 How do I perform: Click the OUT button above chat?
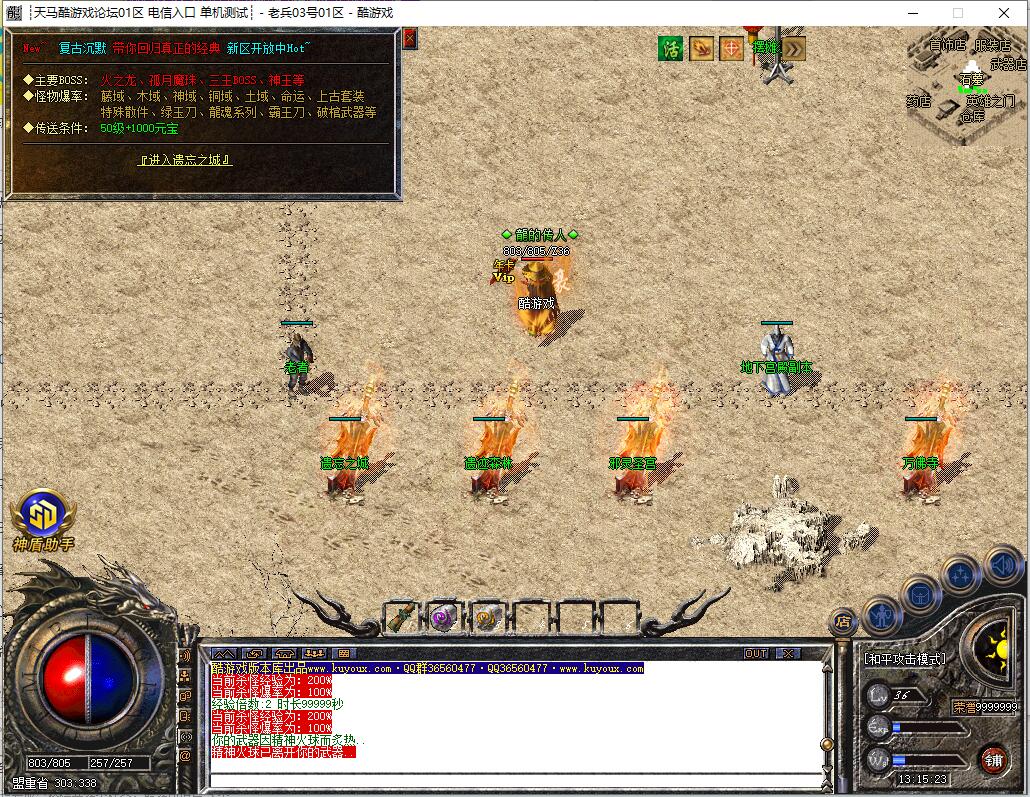[757, 653]
